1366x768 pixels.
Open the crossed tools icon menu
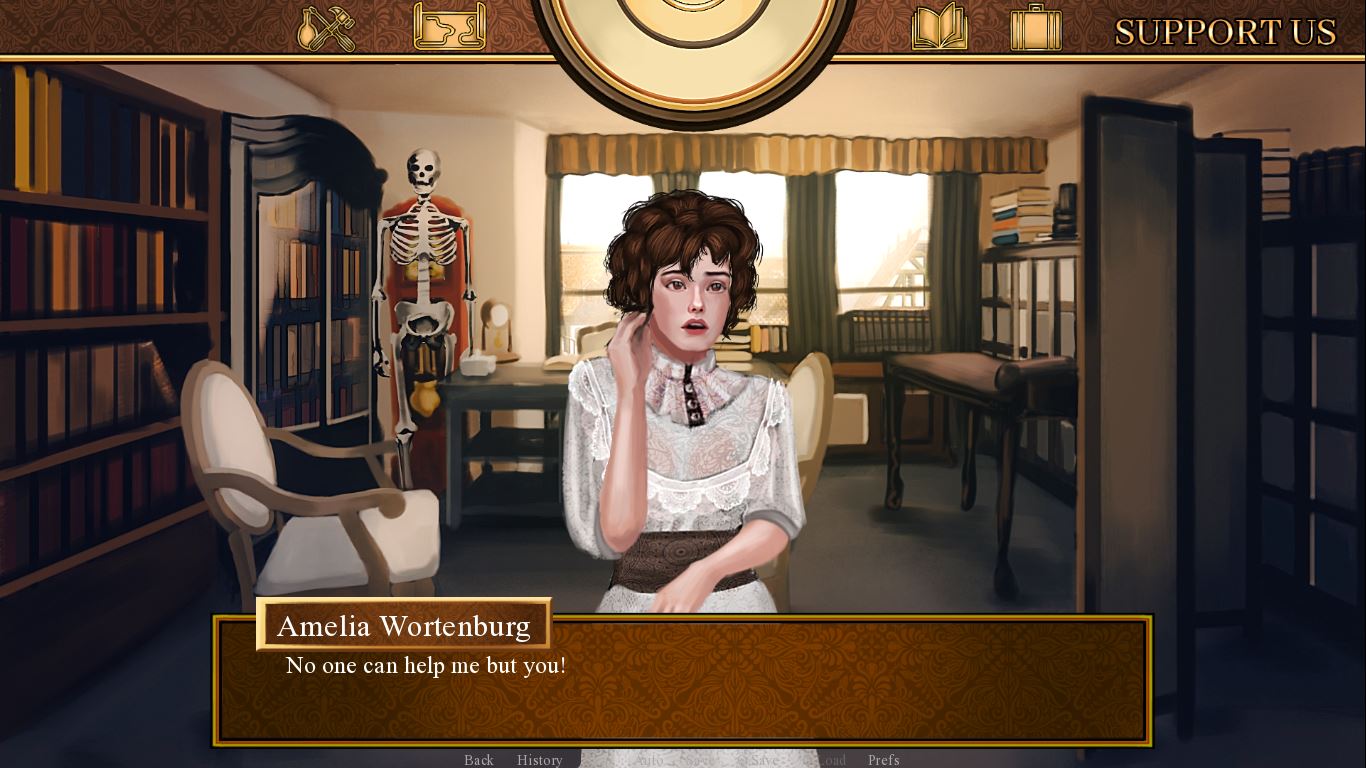click(x=327, y=28)
